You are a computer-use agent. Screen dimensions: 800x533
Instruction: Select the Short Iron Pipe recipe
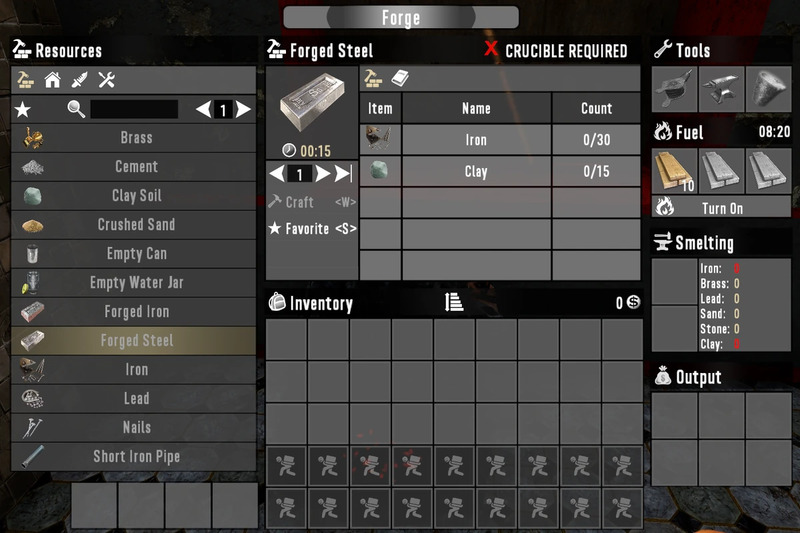point(135,456)
